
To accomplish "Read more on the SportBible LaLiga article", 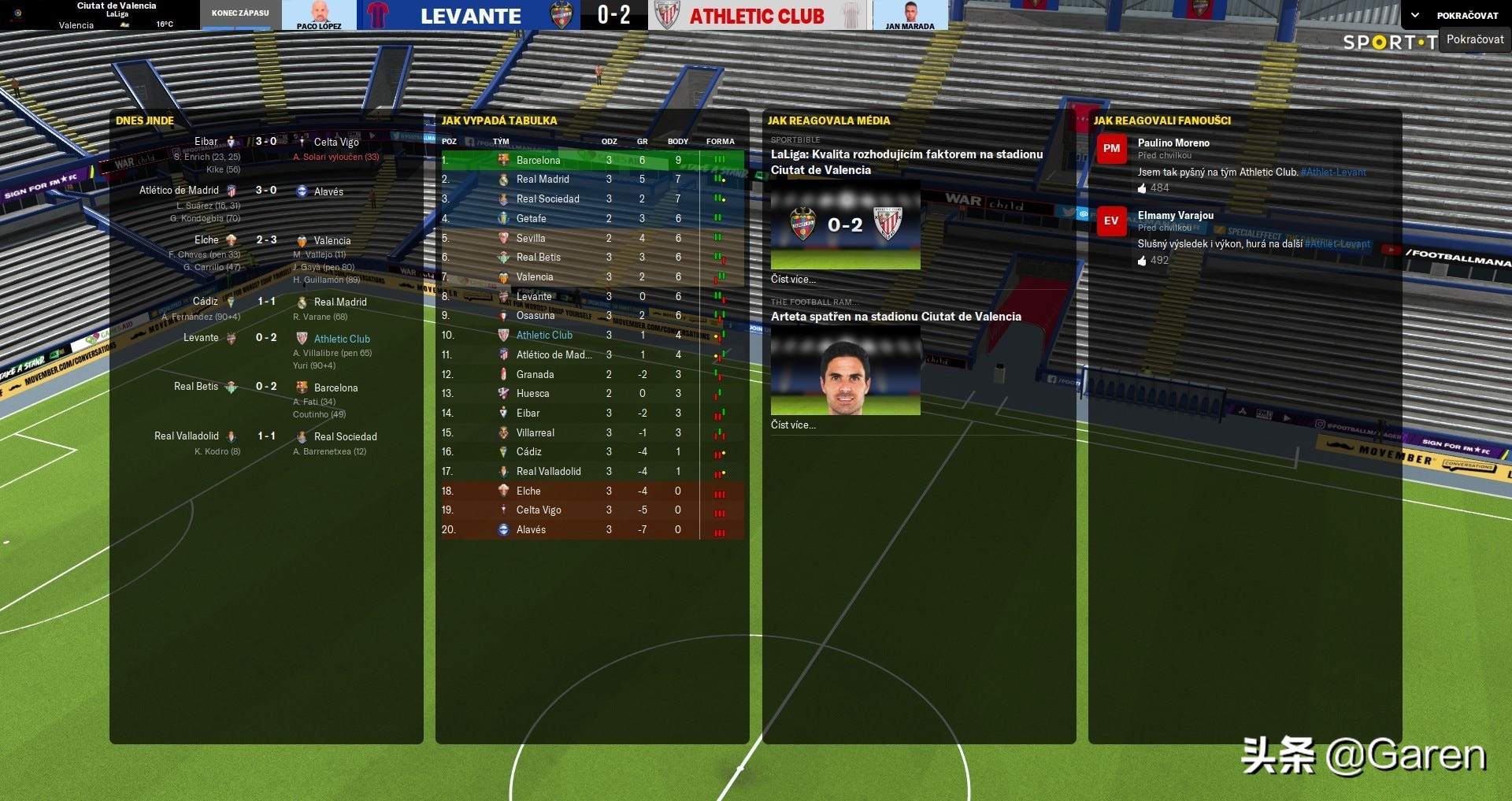I will (x=793, y=279).
